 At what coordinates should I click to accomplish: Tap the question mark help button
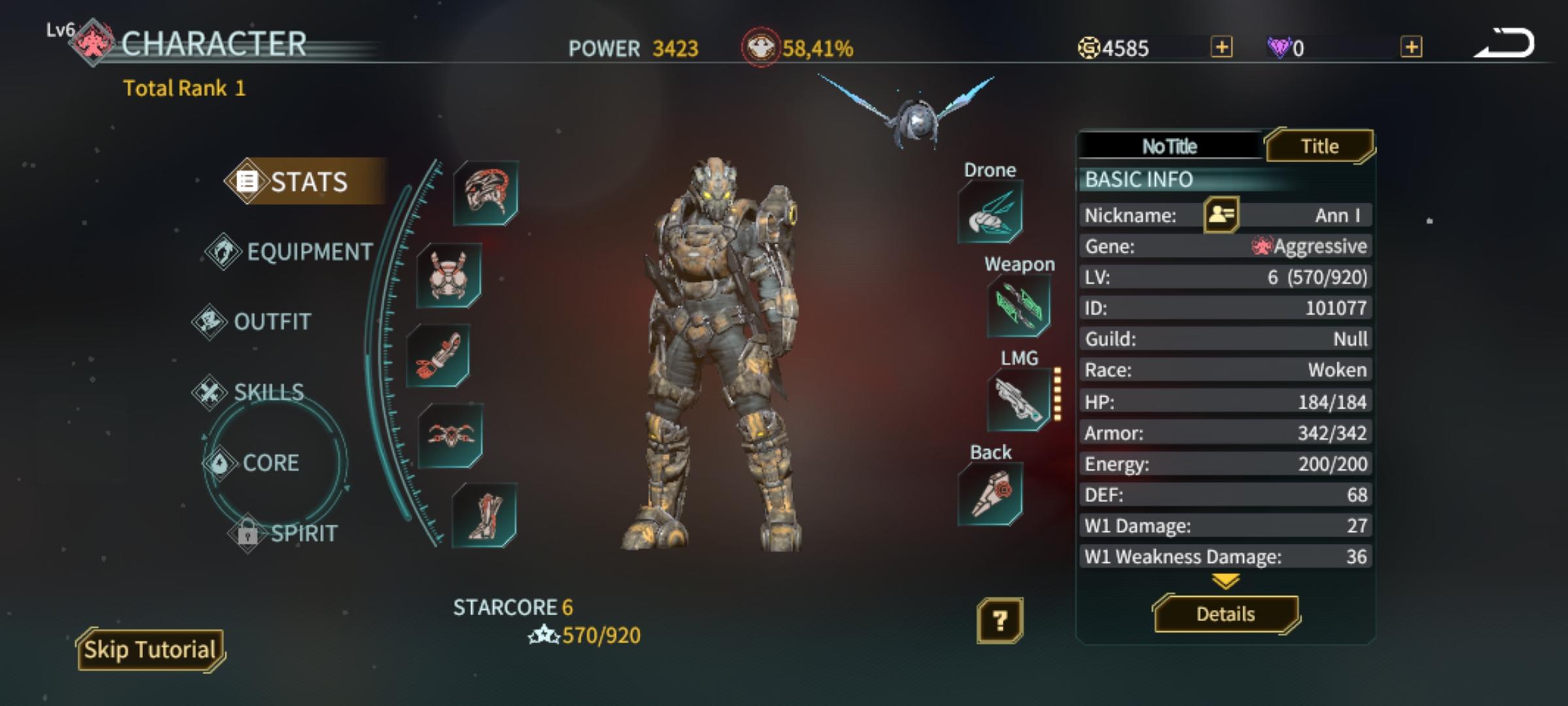click(1000, 620)
